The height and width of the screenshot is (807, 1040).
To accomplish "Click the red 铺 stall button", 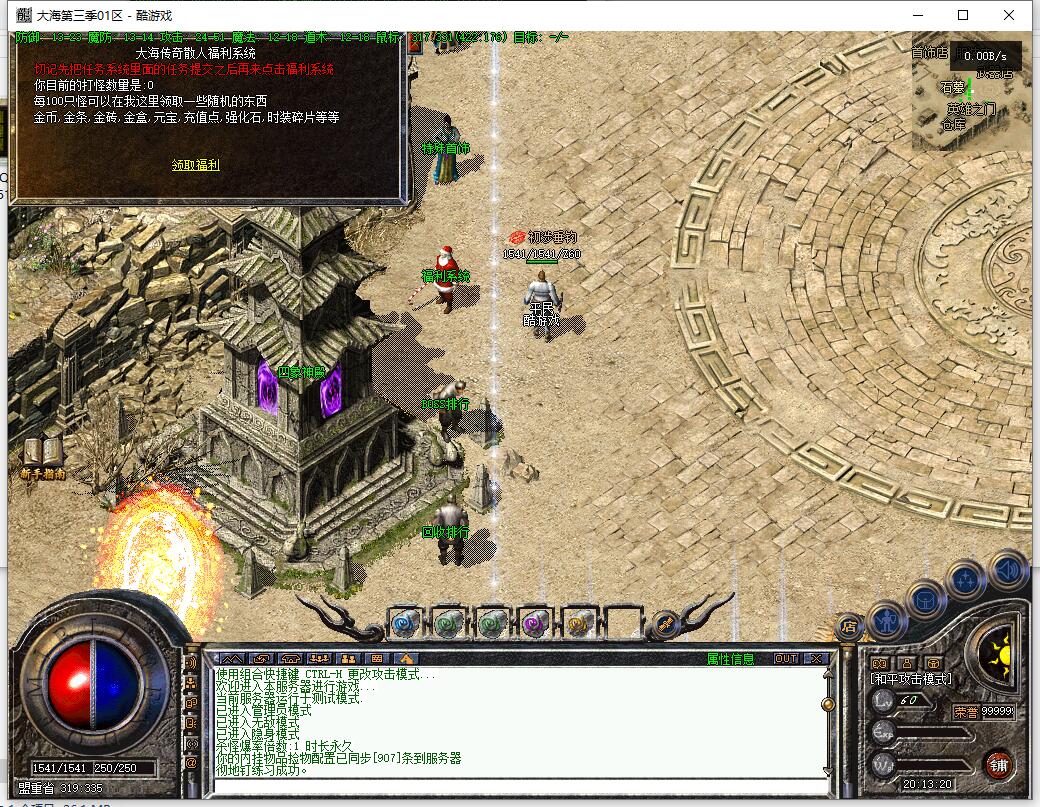I will [x=997, y=765].
